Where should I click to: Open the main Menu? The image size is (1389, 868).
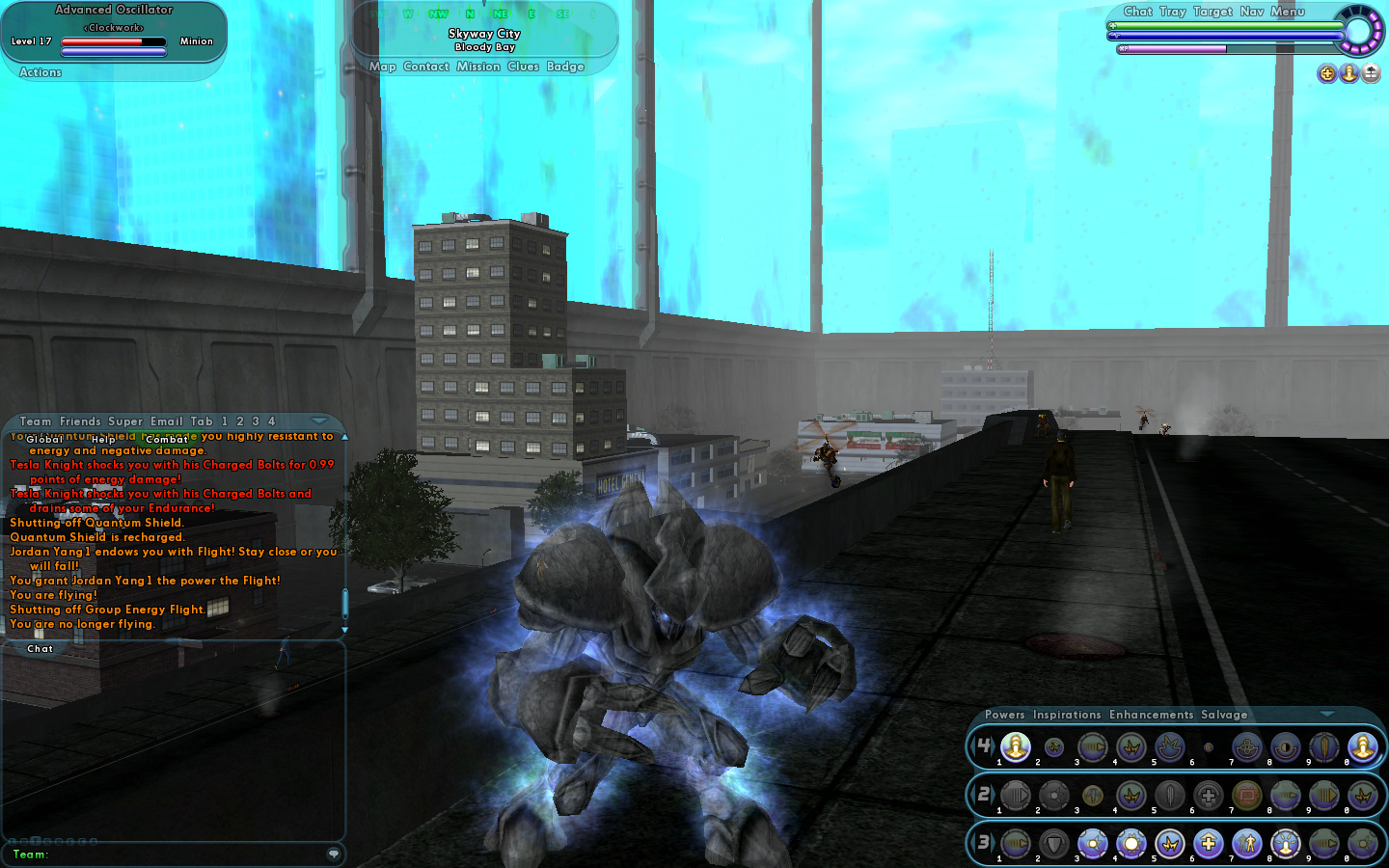click(x=1288, y=12)
